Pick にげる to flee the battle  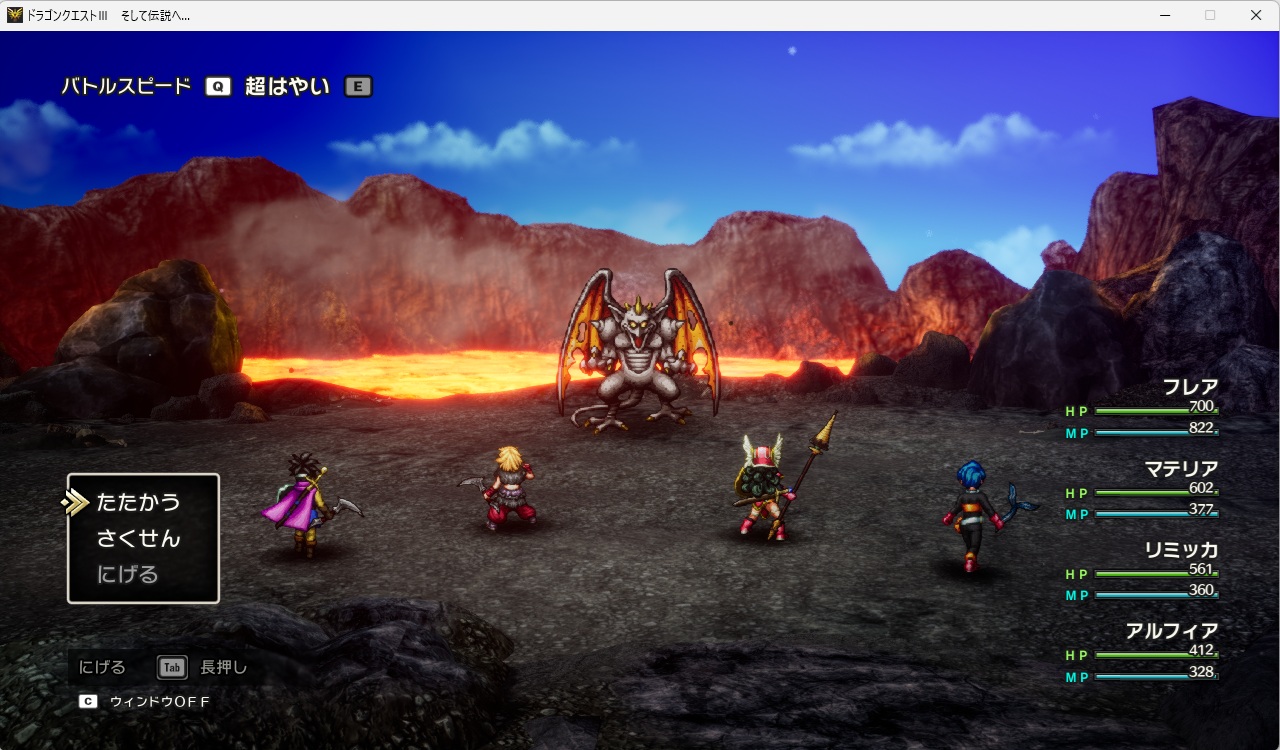pyautogui.click(x=127, y=574)
